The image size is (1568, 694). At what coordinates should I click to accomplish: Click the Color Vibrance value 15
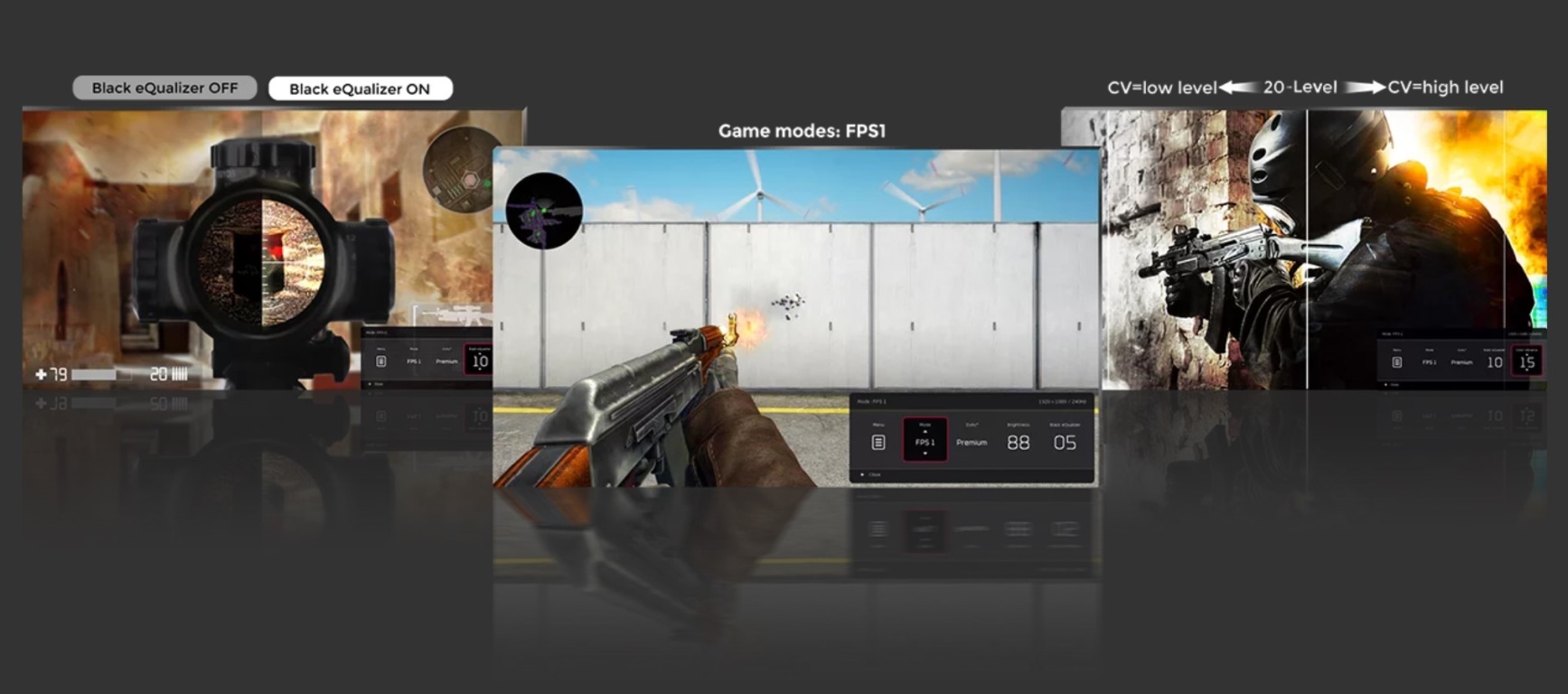tap(1527, 362)
